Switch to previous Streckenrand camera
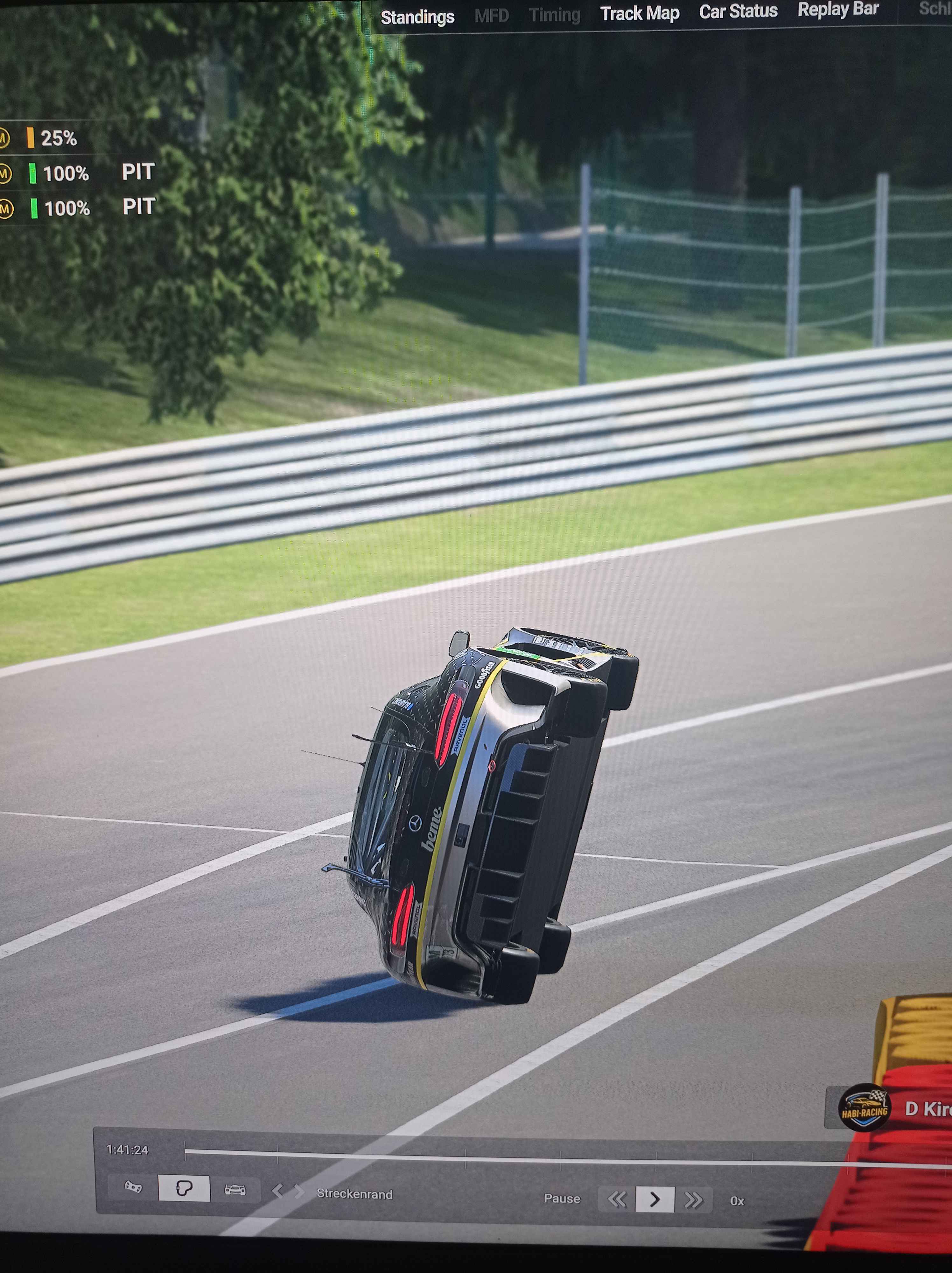This screenshot has height=1273, width=952. [278, 1190]
